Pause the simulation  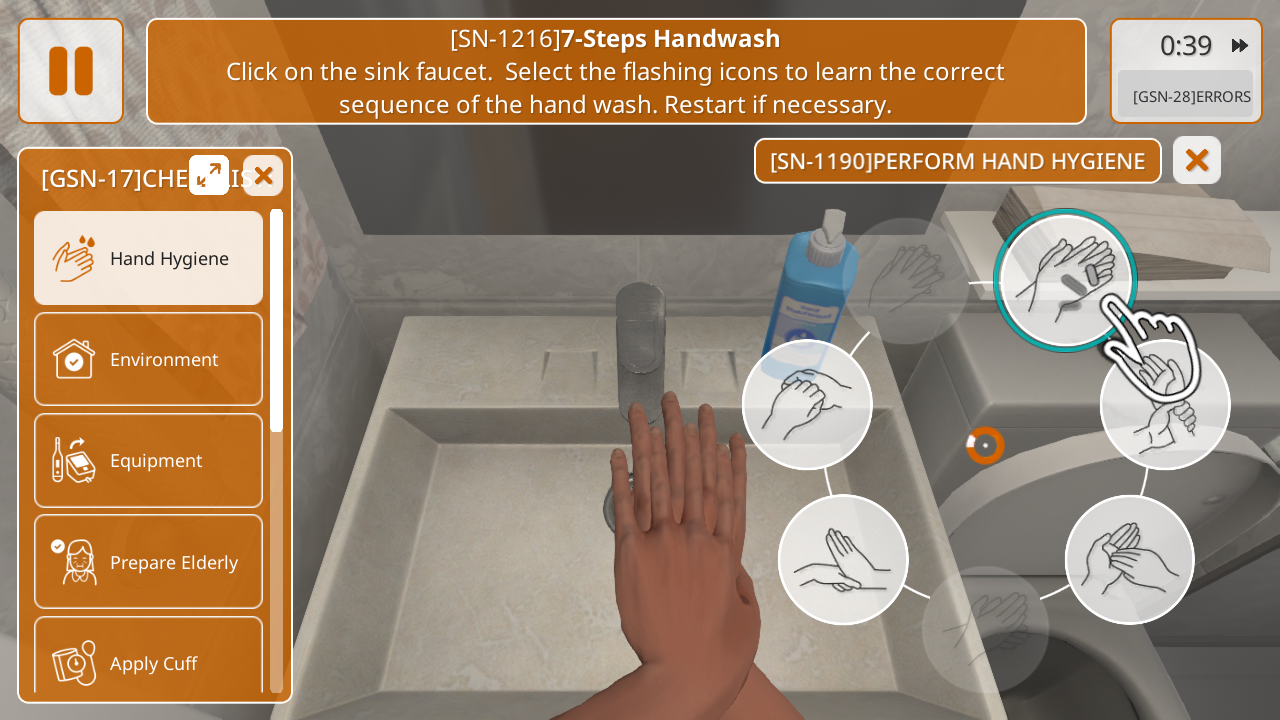pos(71,71)
